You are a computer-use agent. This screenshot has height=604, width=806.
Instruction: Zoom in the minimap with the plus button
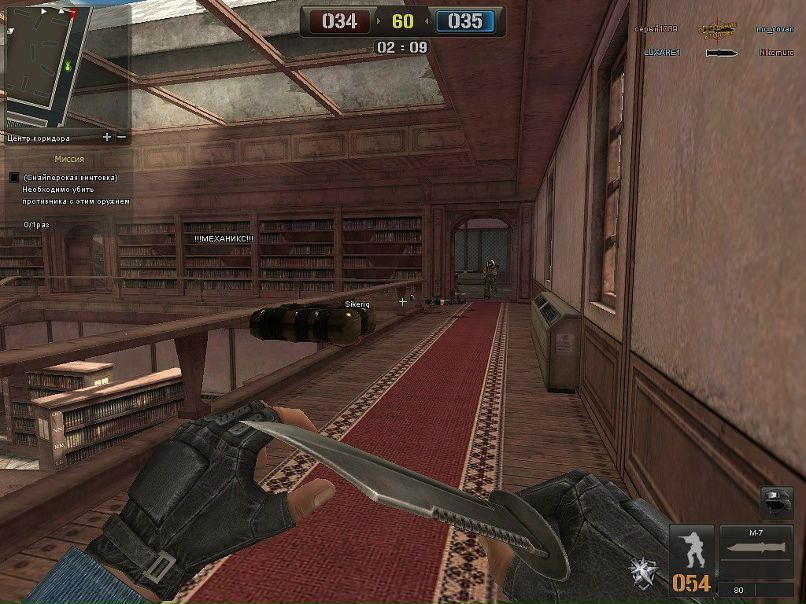107,137
